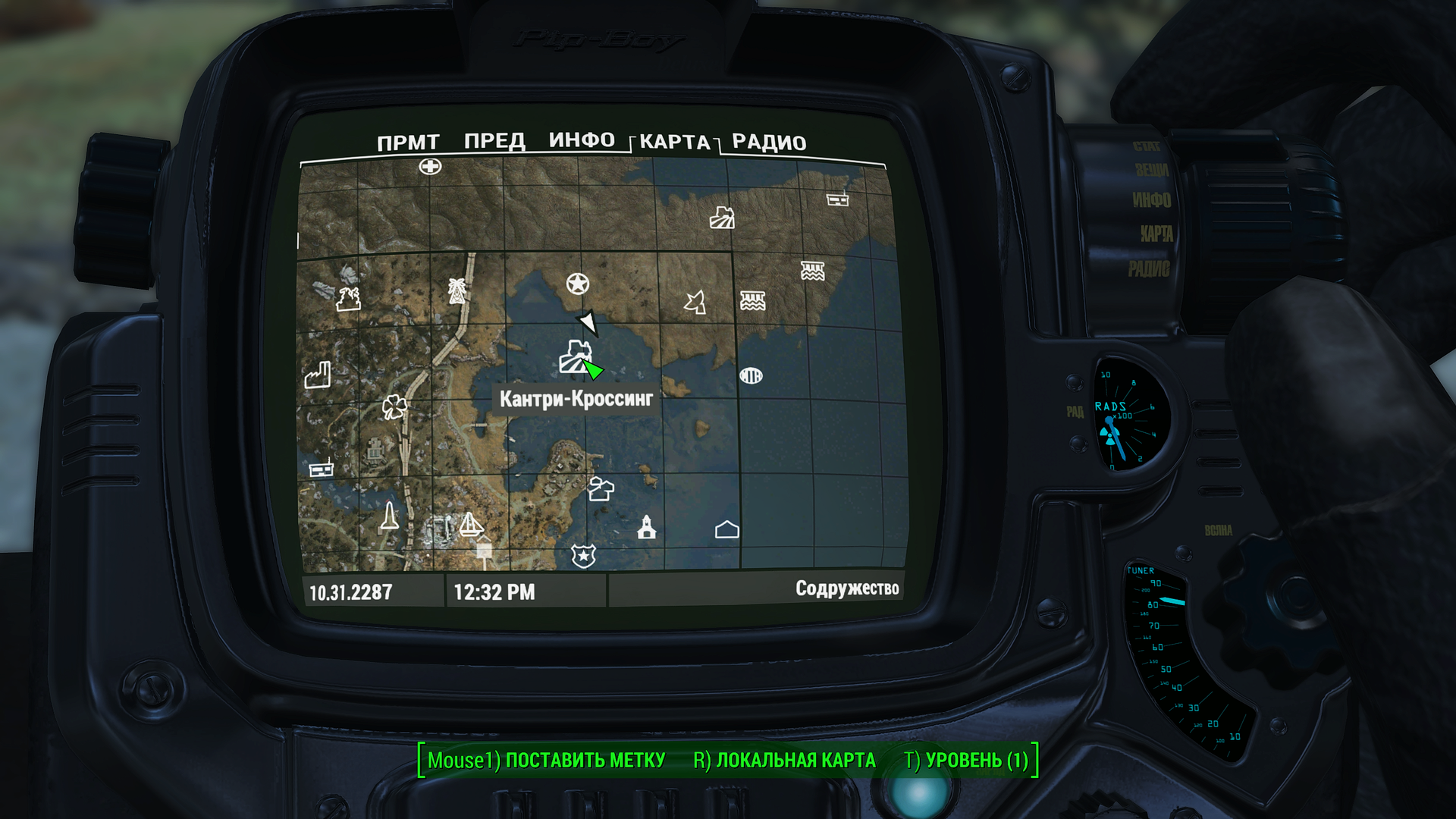Select the satellite dish map marker
The height and width of the screenshot is (819, 1456).
[x=695, y=302]
